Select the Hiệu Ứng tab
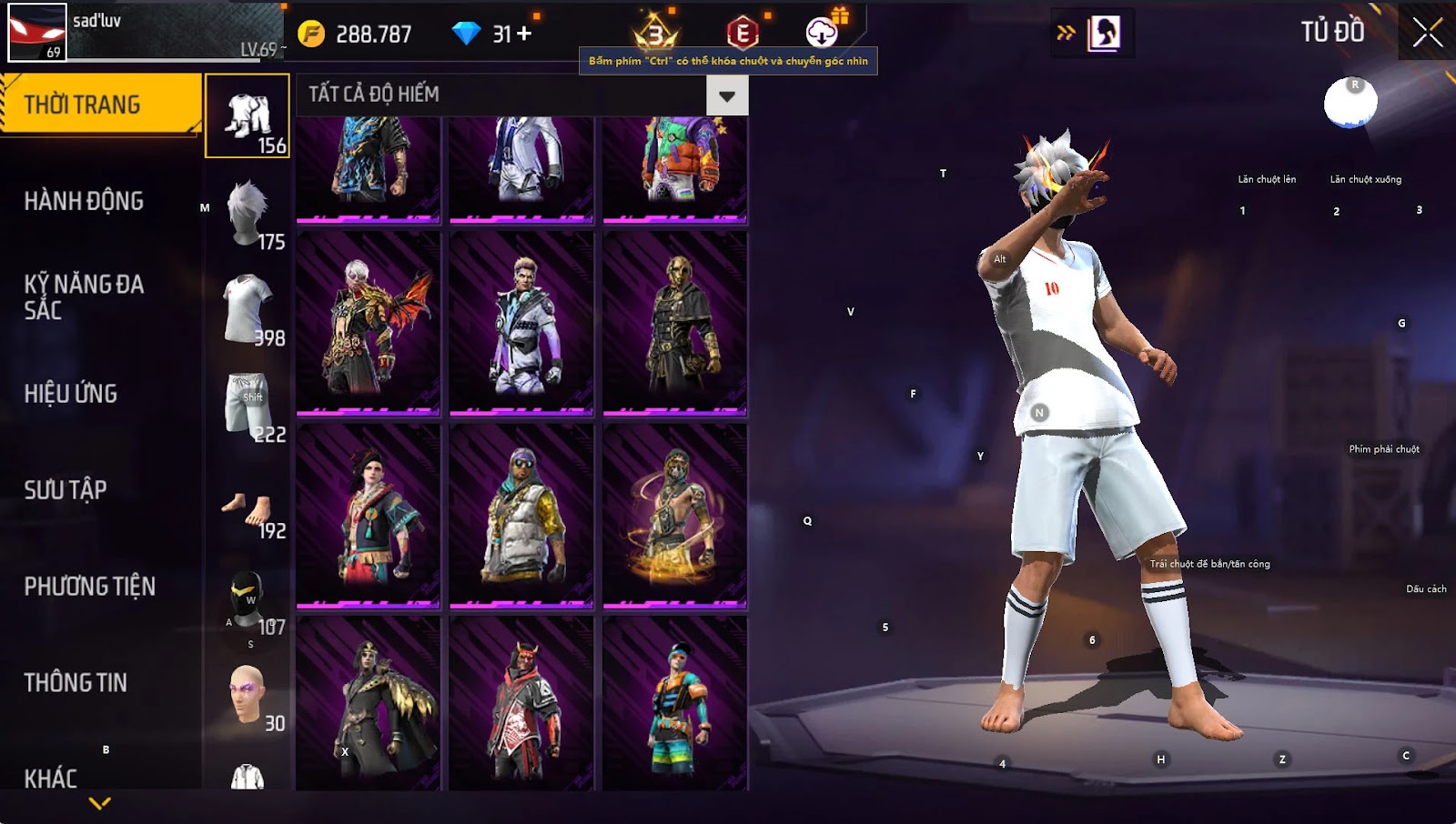1456x824 pixels. [71, 394]
